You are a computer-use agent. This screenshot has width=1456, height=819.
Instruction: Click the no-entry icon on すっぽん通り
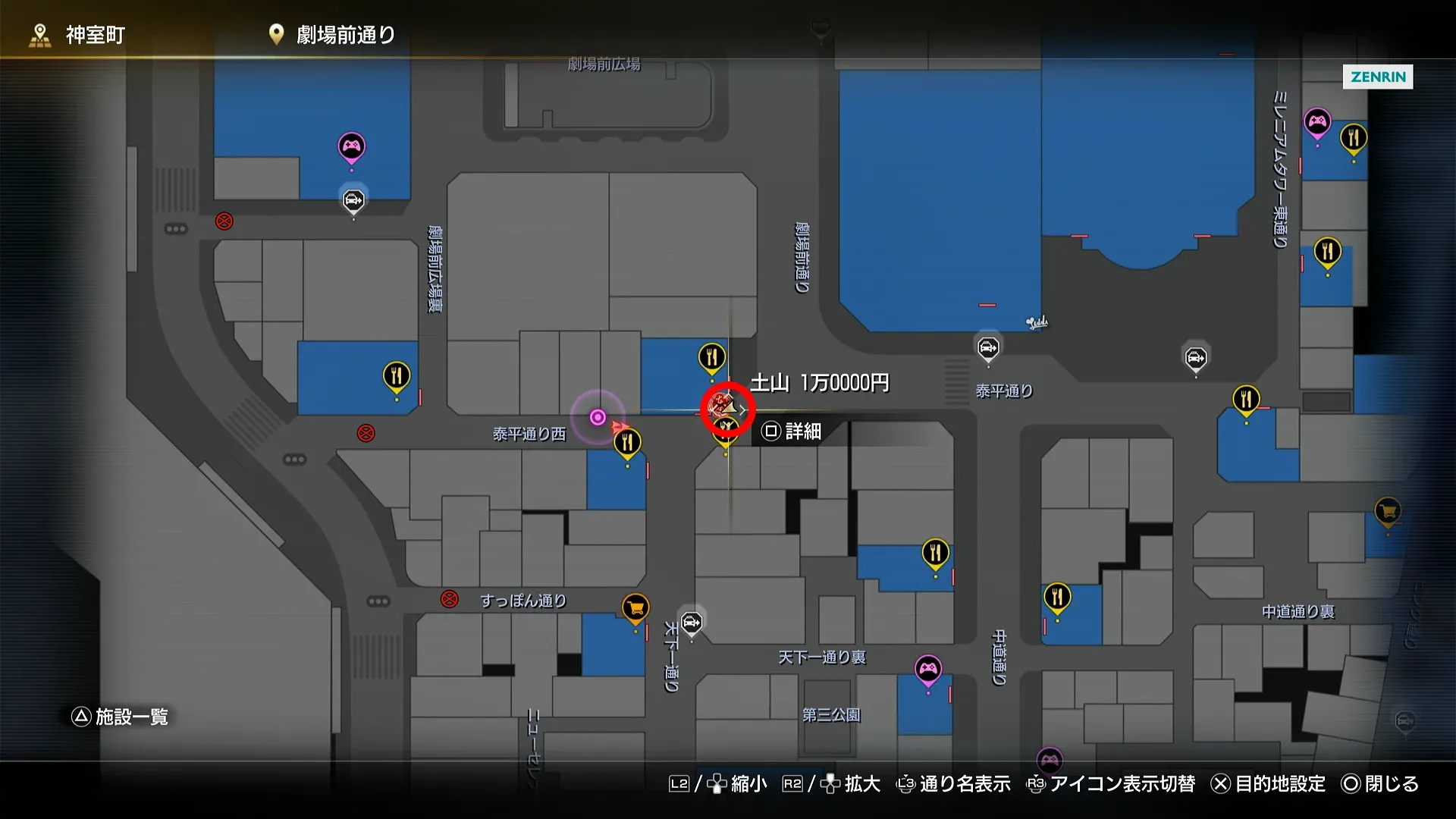click(450, 599)
